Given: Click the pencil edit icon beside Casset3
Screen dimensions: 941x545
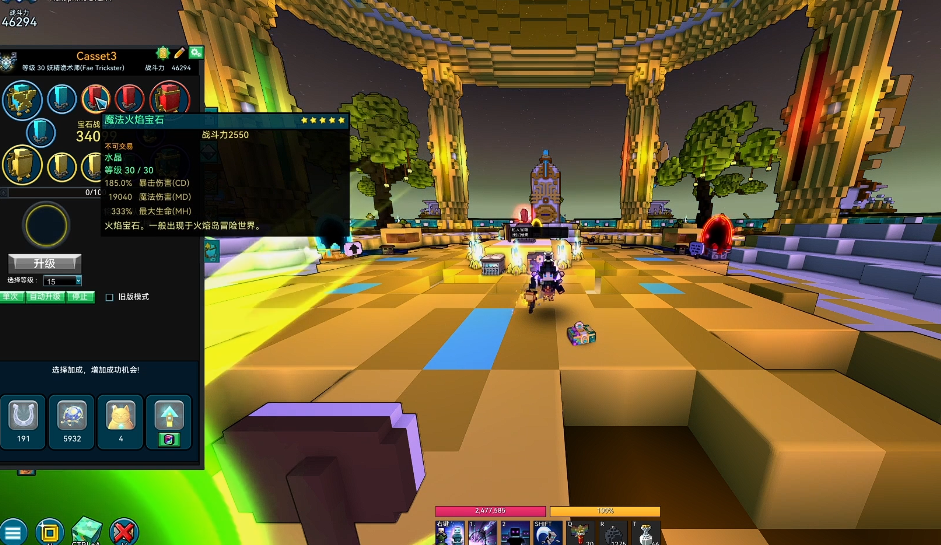Looking at the screenshot, I should click(180, 53).
